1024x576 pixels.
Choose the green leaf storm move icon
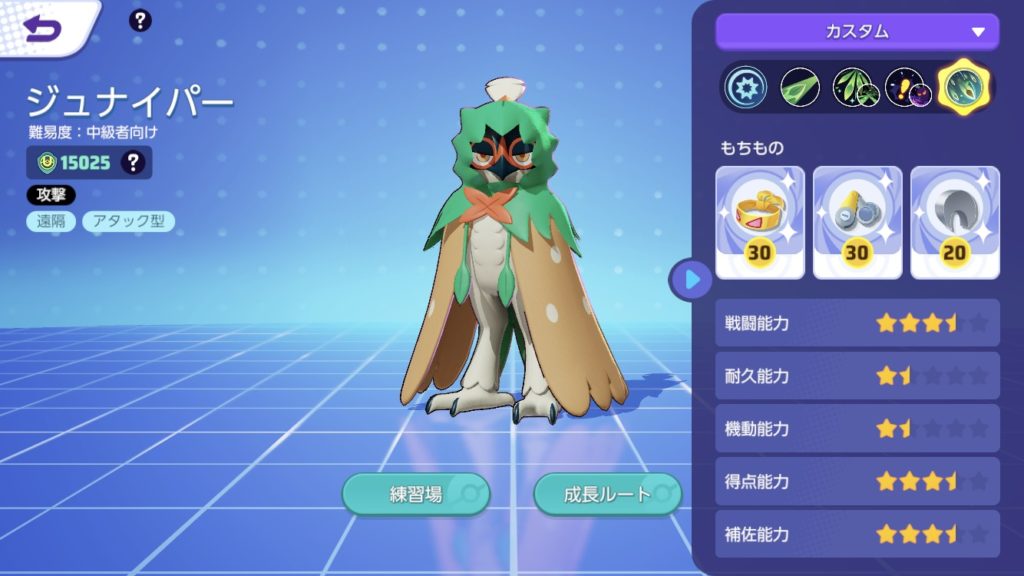click(x=853, y=88)
